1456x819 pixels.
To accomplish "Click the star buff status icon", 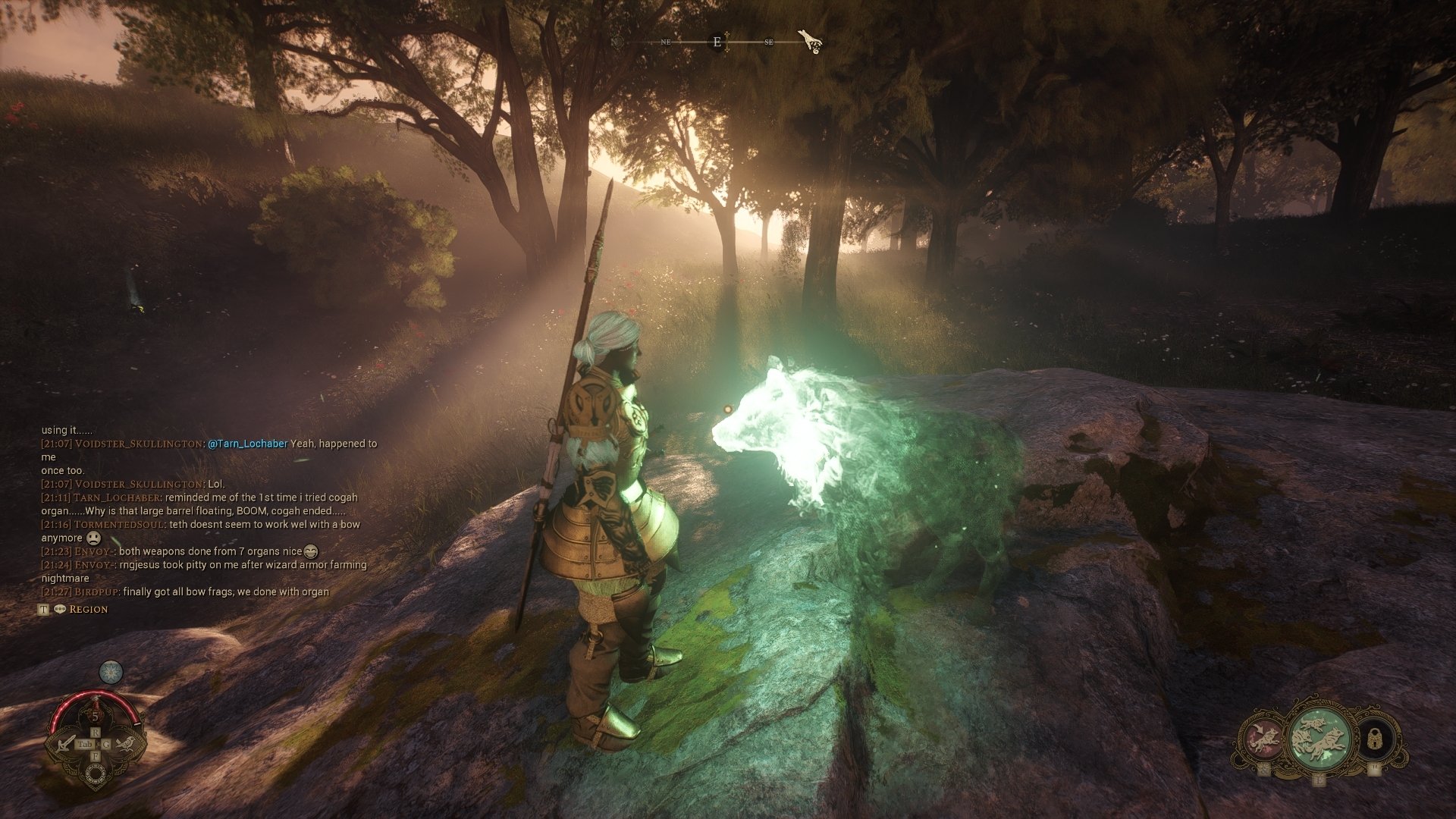I will tap(111, 672).
